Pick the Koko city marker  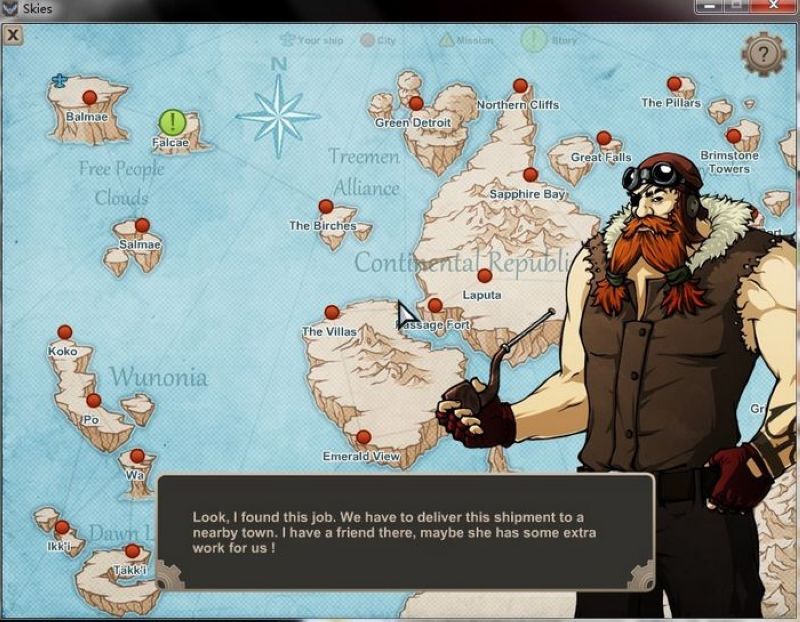pyautogui.click(x=65, y=332)
